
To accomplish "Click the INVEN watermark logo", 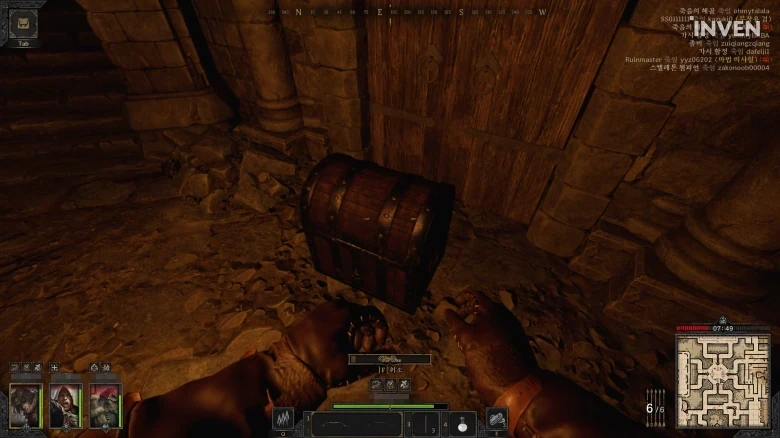I will pos(726,29).
